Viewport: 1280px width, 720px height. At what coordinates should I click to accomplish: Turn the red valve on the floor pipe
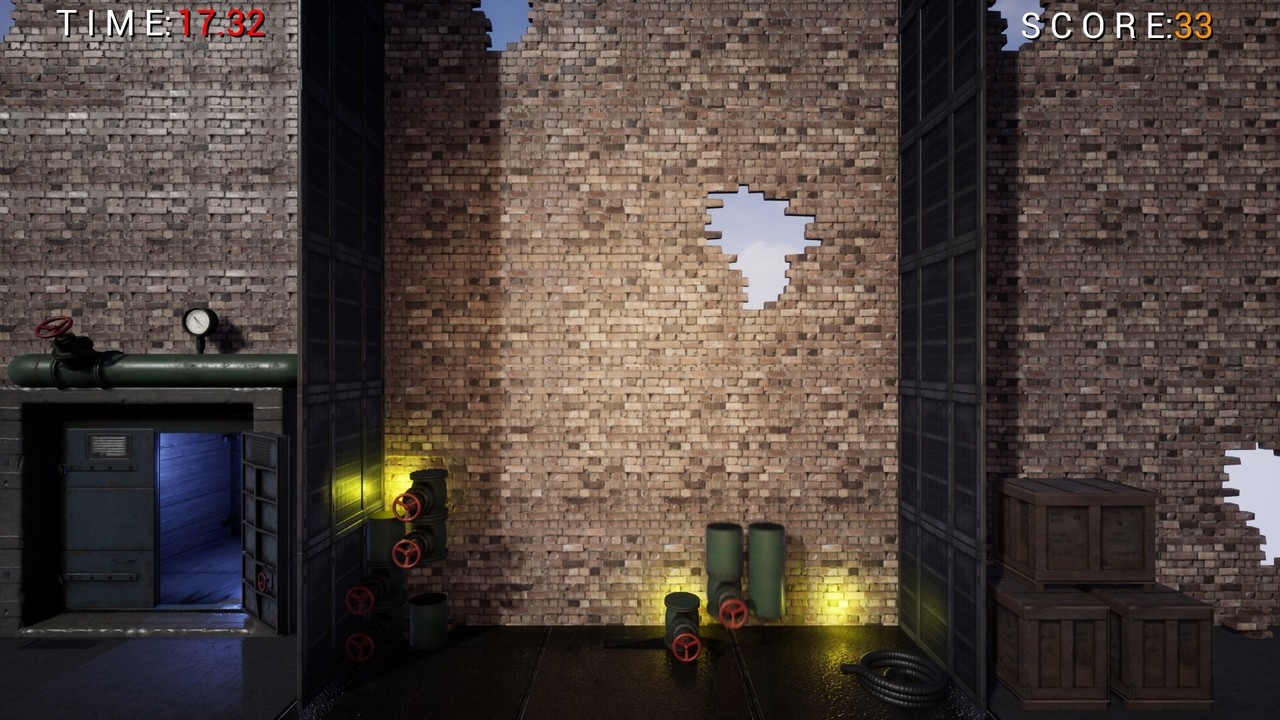686,645
